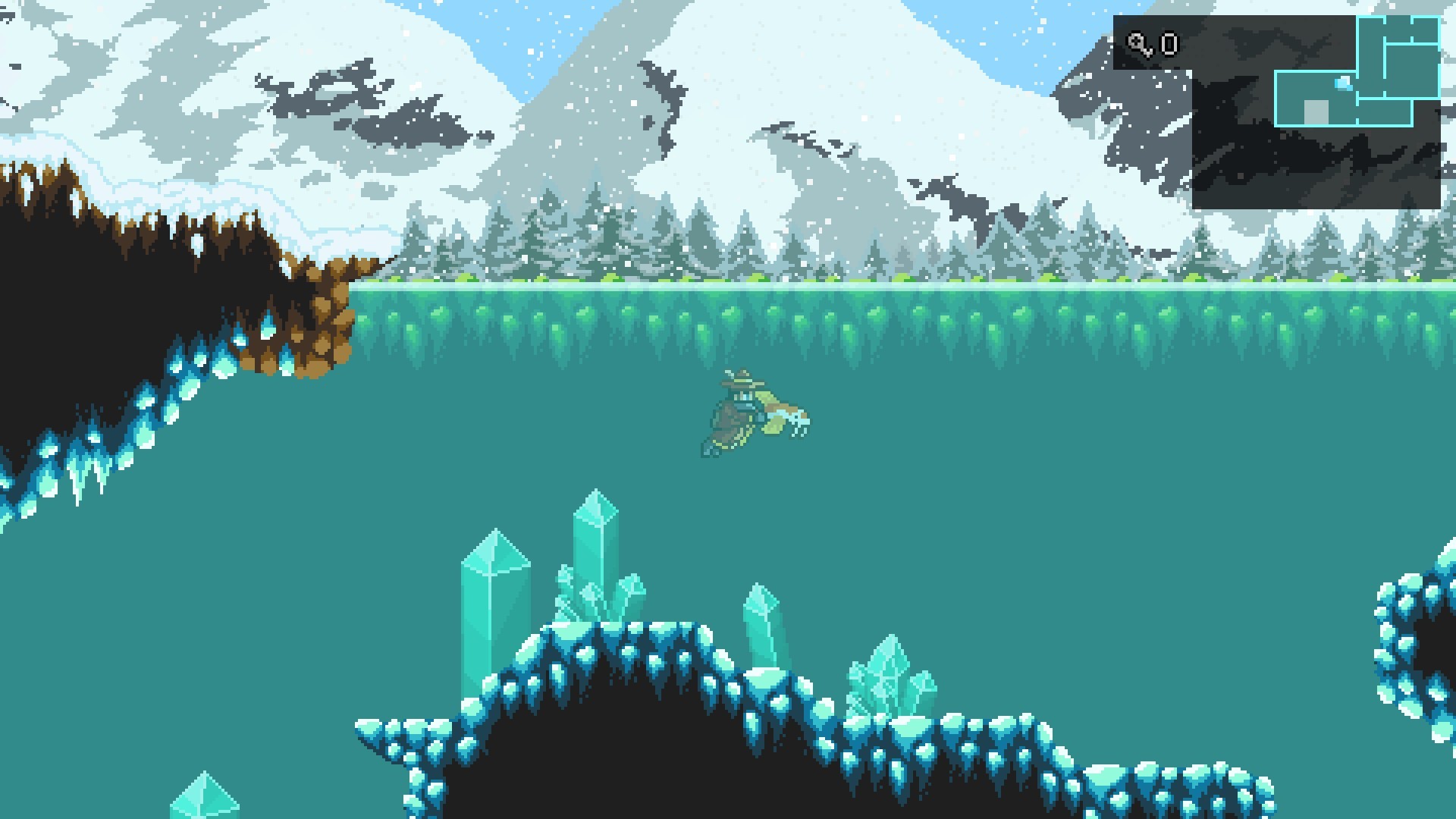Toggle the highlighted current room on the minimap
Viewport: 1456px width, 819px height.
point(1312,99)
